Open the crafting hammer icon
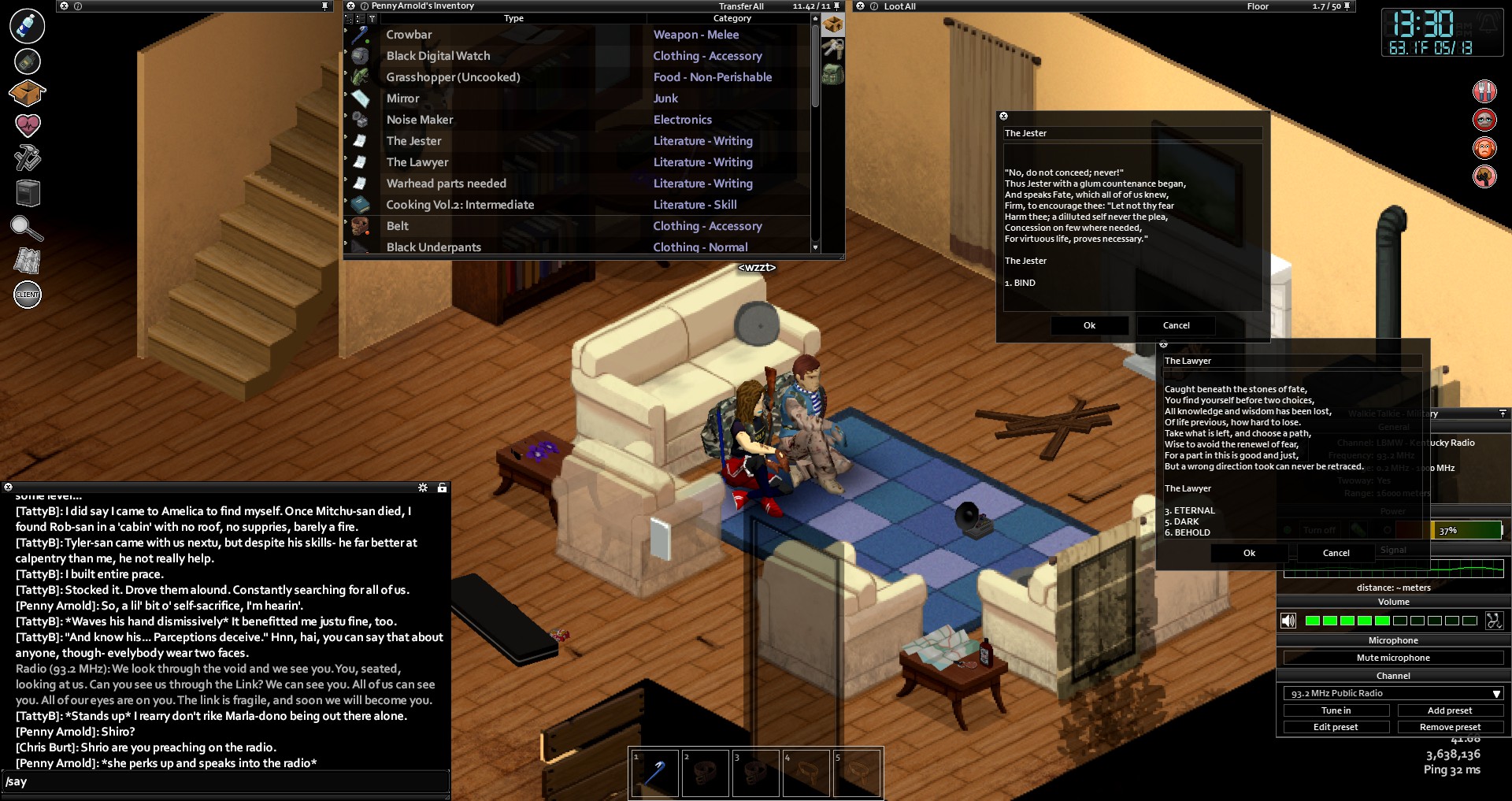The image size is (1512, 801). coord(28,158)
